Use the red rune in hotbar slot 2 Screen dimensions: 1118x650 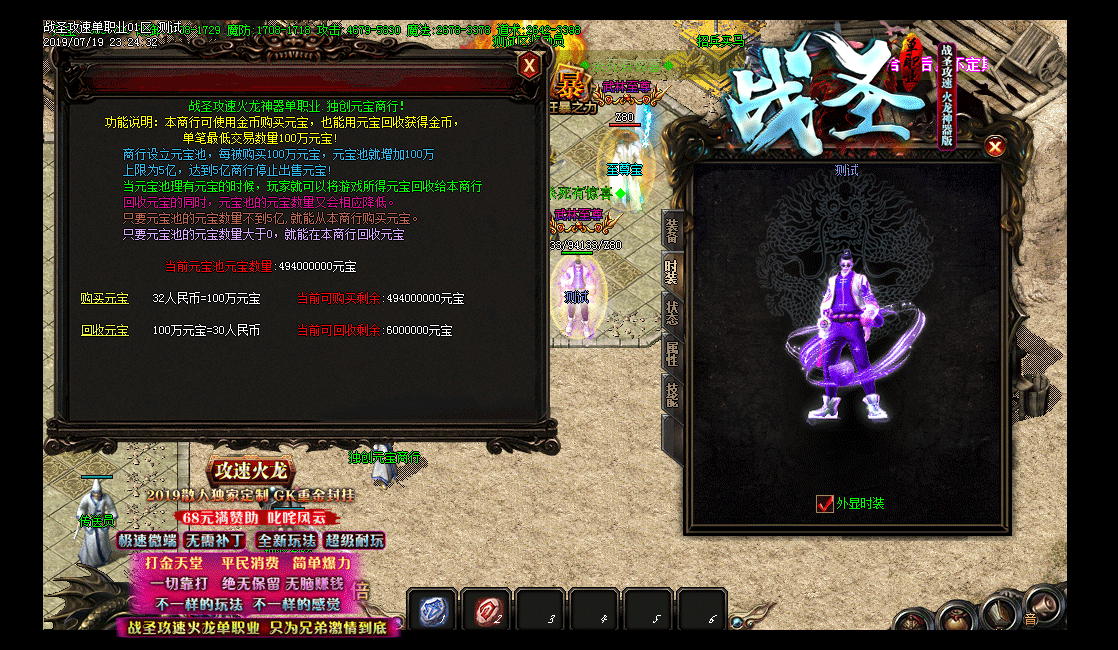pos(487,611)
